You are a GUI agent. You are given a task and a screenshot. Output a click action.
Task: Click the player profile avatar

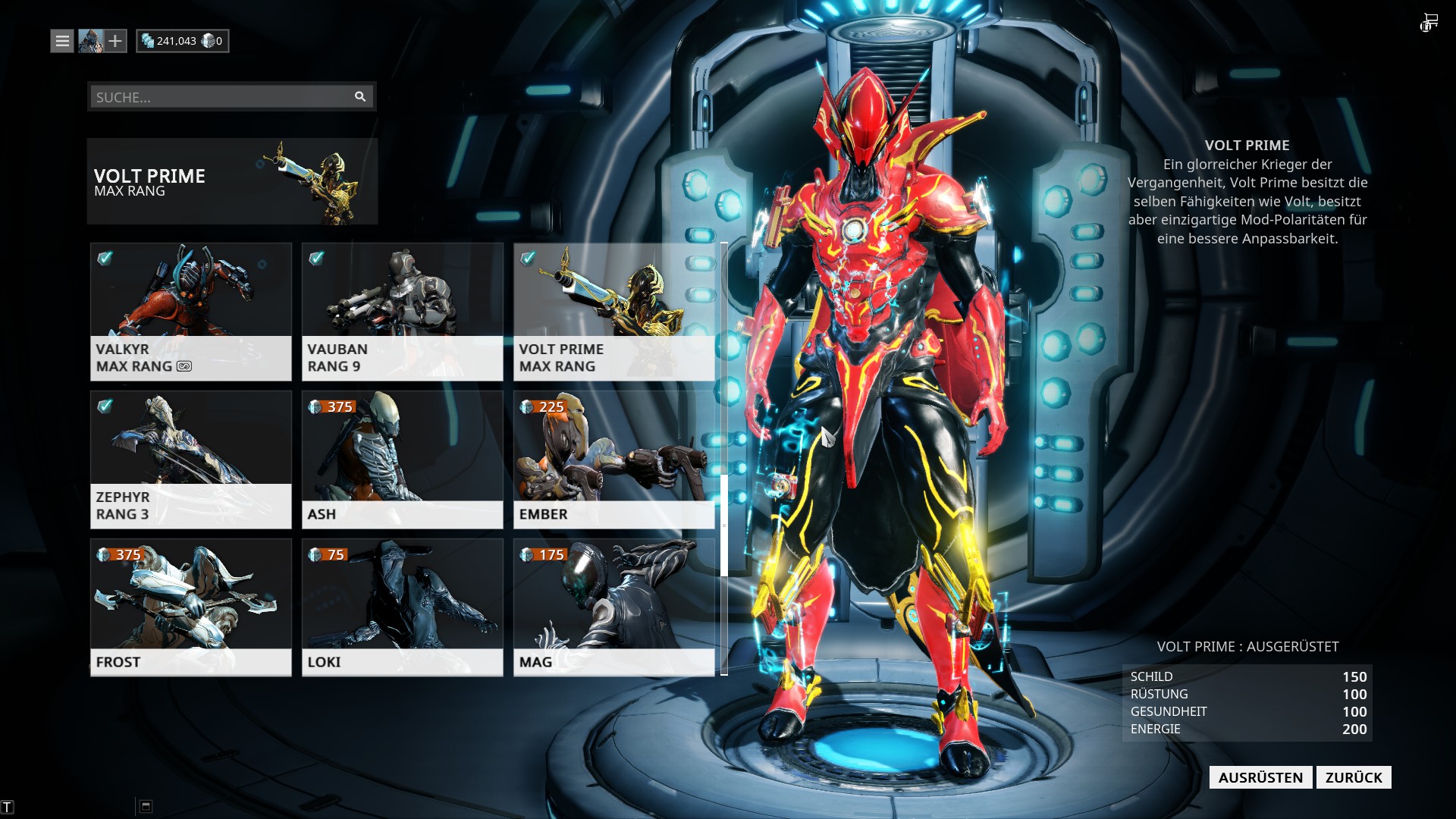click(90, 41)
